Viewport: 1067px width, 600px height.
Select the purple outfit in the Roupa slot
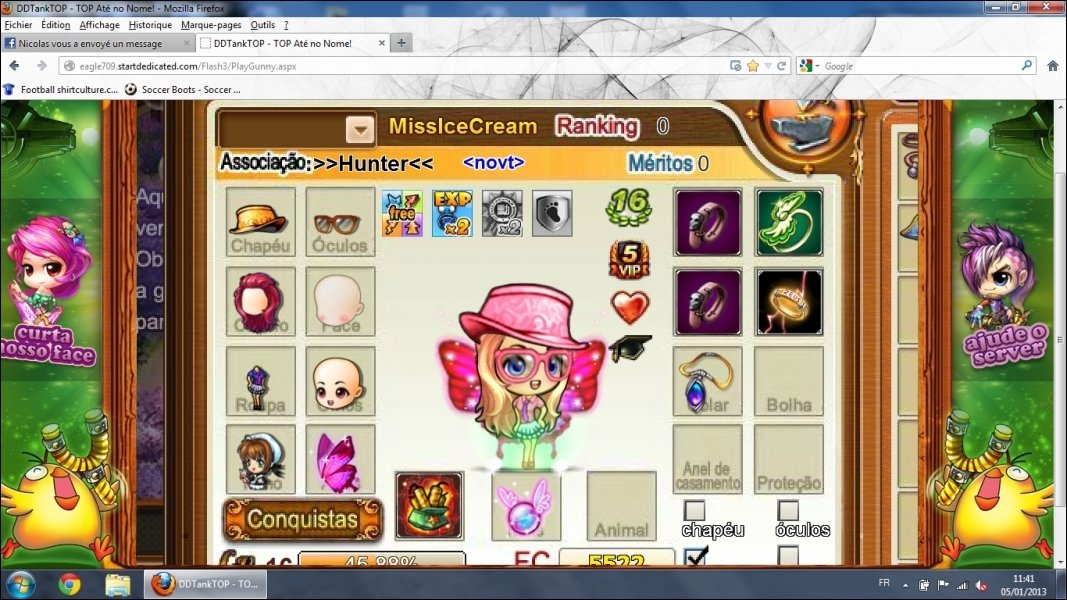[260, 381]
